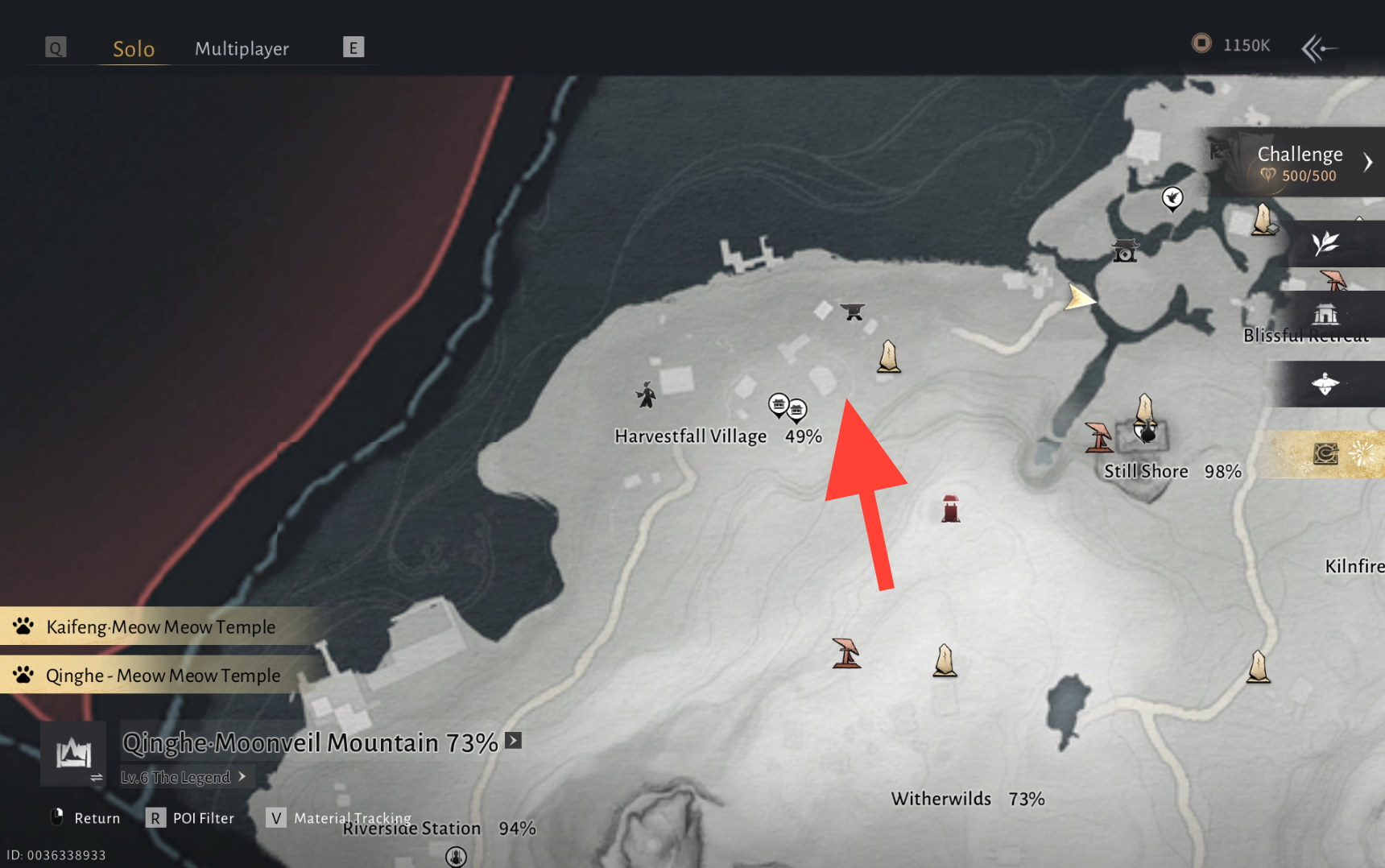
Task: Click the camera marker on the map
Action: (1124, 251)
